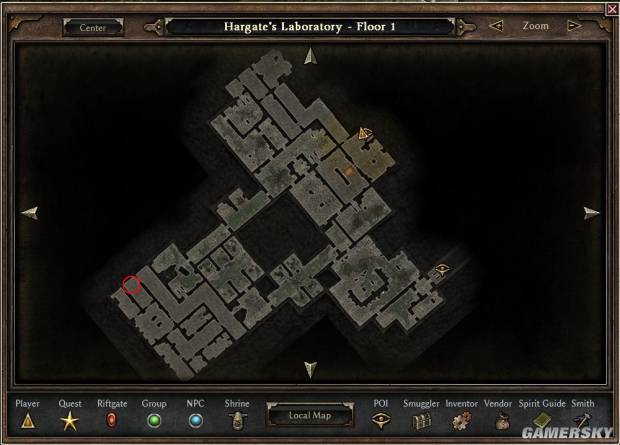
Task: Decrease zoom with the left Zoom arrow
Action: point(496,26)
